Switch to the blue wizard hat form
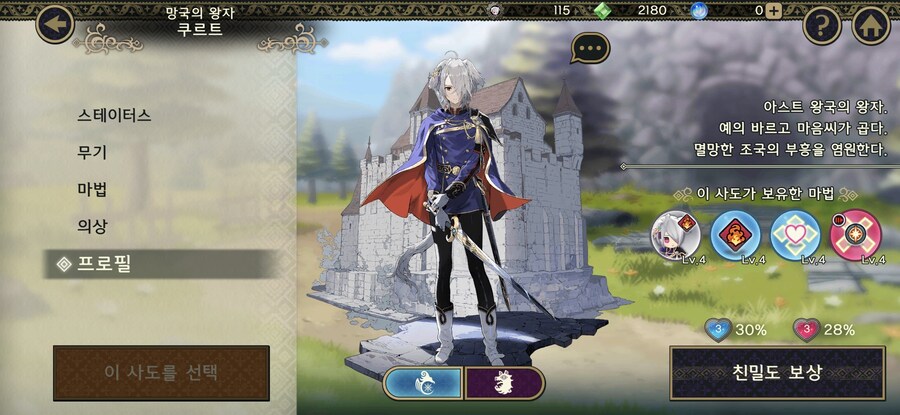This screenshot has height=415, width=900. coord(423,383)
